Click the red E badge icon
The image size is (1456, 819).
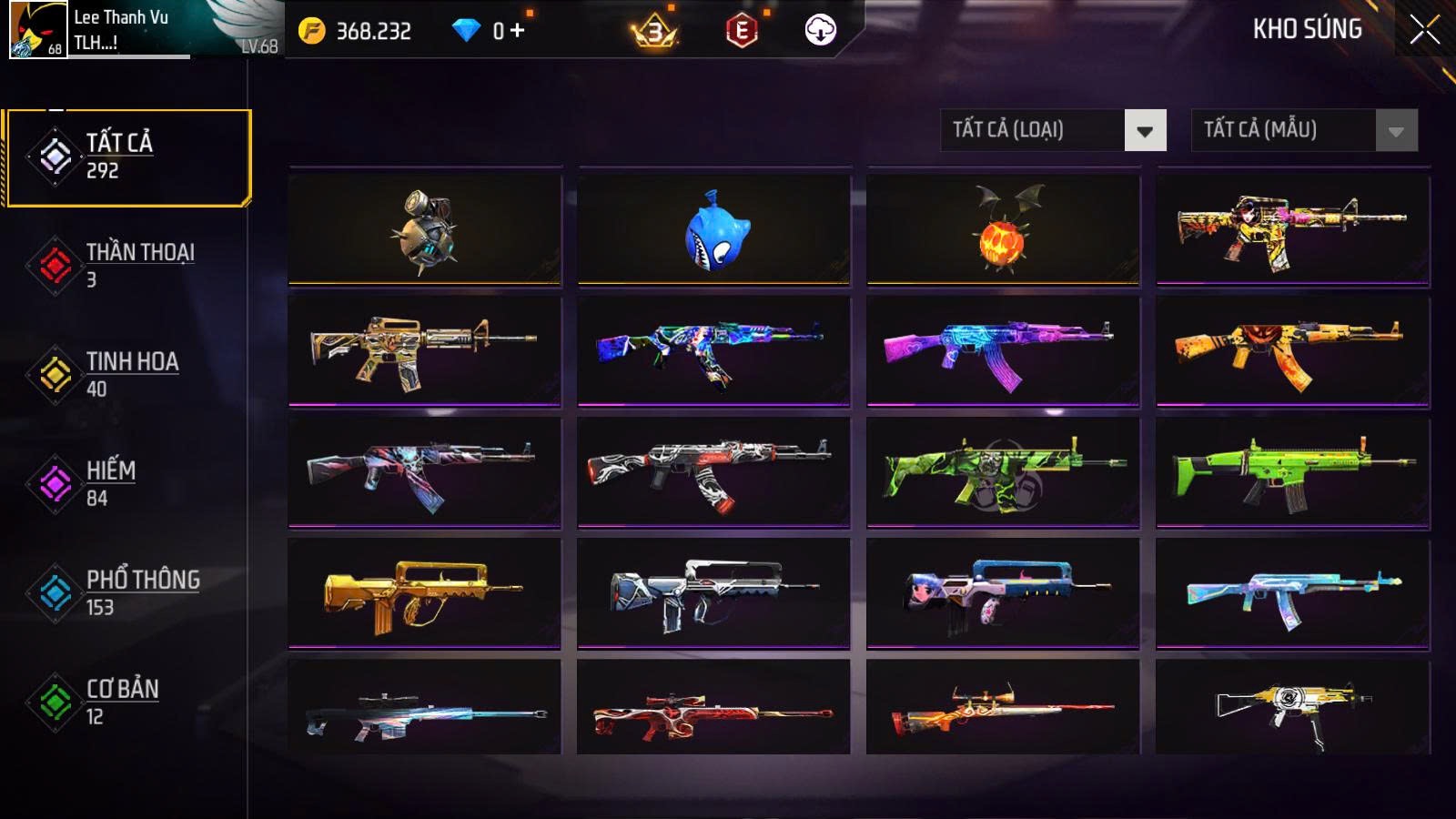(742, 31)
